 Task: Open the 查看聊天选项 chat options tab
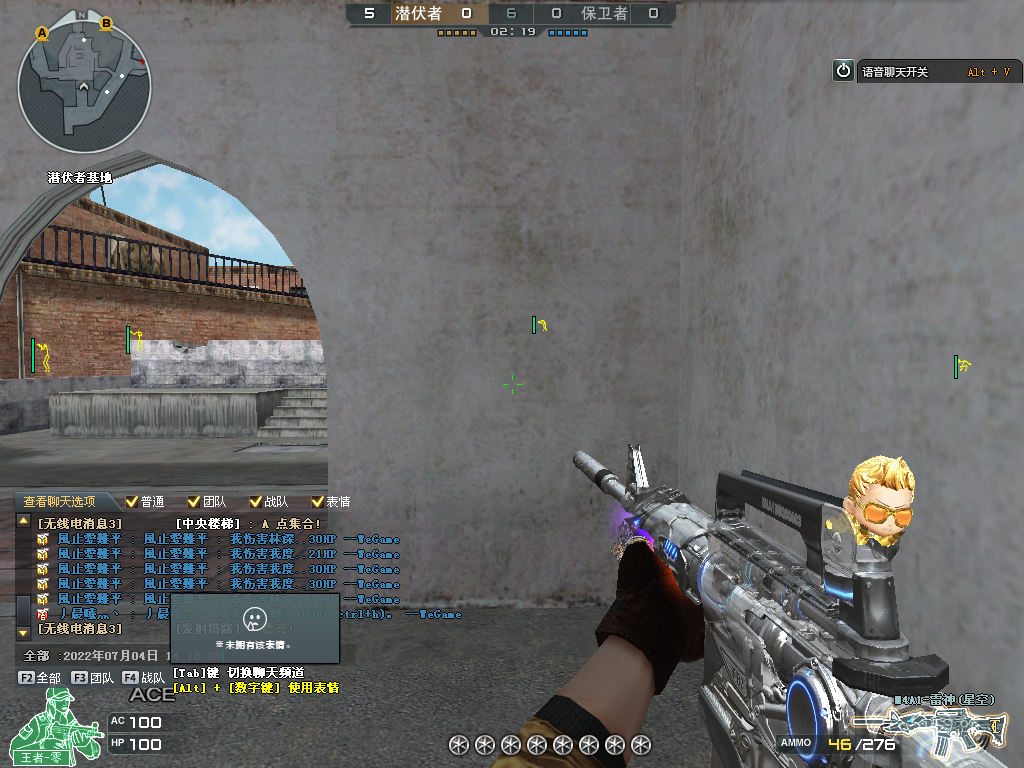tap(60, 502)
